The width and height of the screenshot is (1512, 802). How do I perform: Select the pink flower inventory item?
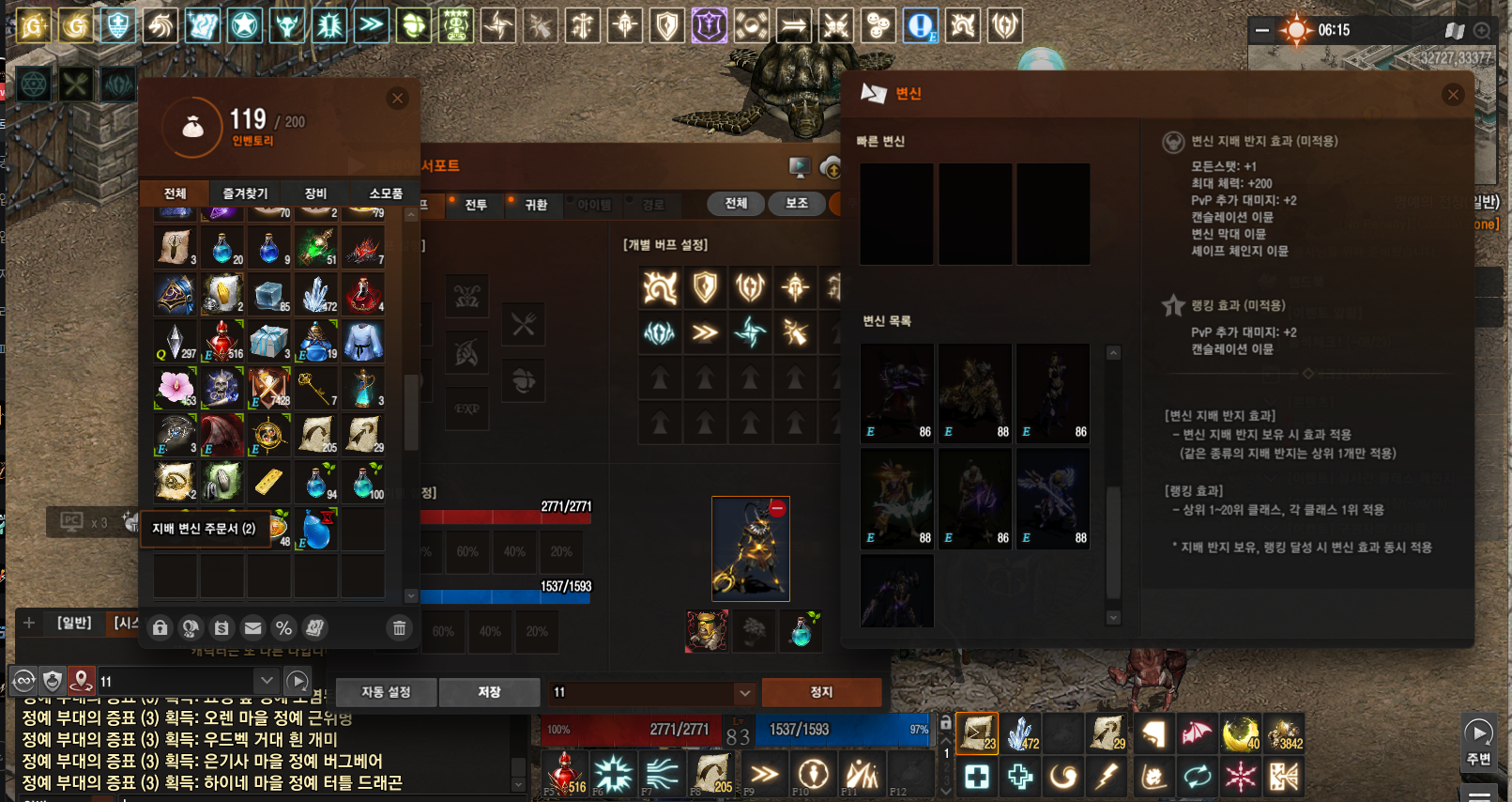176,387
